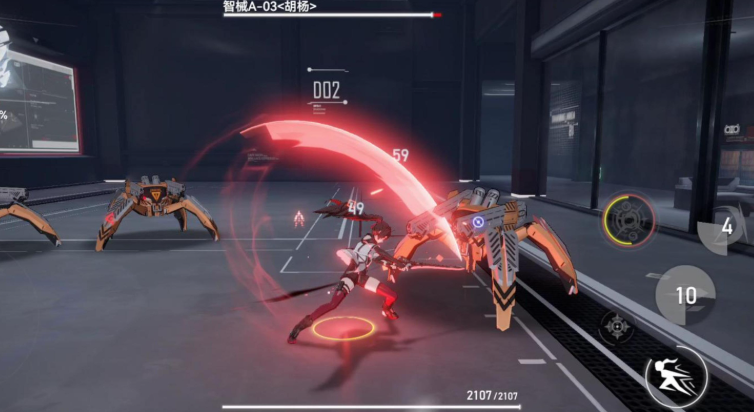Use the ultimate skill with the yellow-red ring

pos(628,220)
